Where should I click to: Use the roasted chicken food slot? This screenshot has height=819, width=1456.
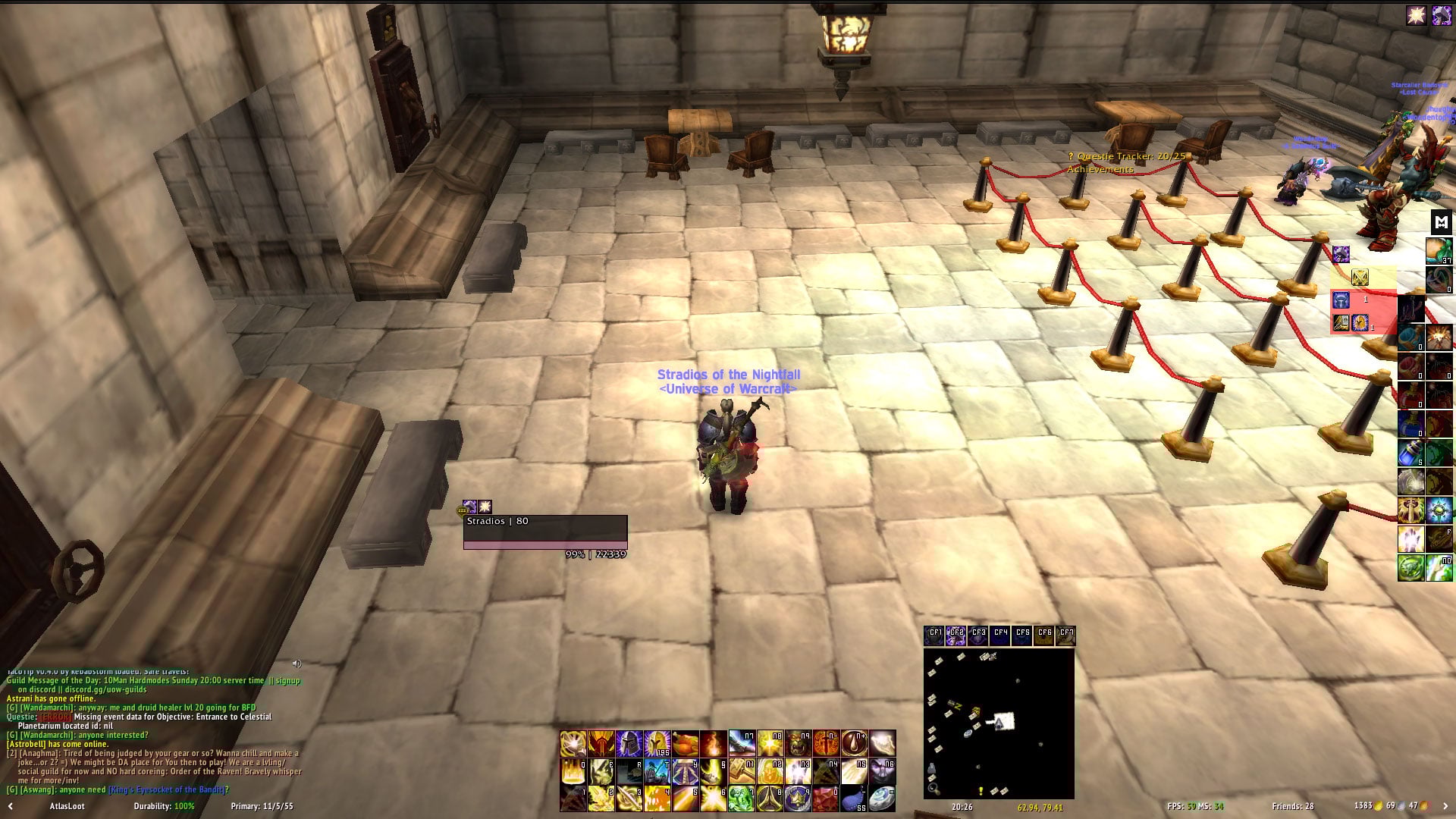point(686,744)
